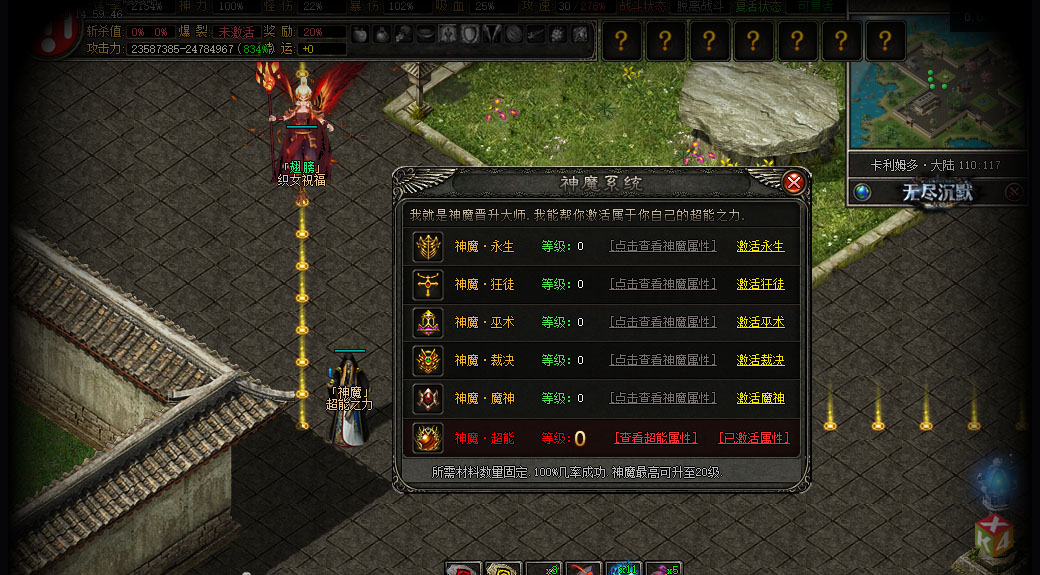Viewport: 1040px width, 575px height.
Task: Select the 激活裁决 link
Action: (760, 360)
